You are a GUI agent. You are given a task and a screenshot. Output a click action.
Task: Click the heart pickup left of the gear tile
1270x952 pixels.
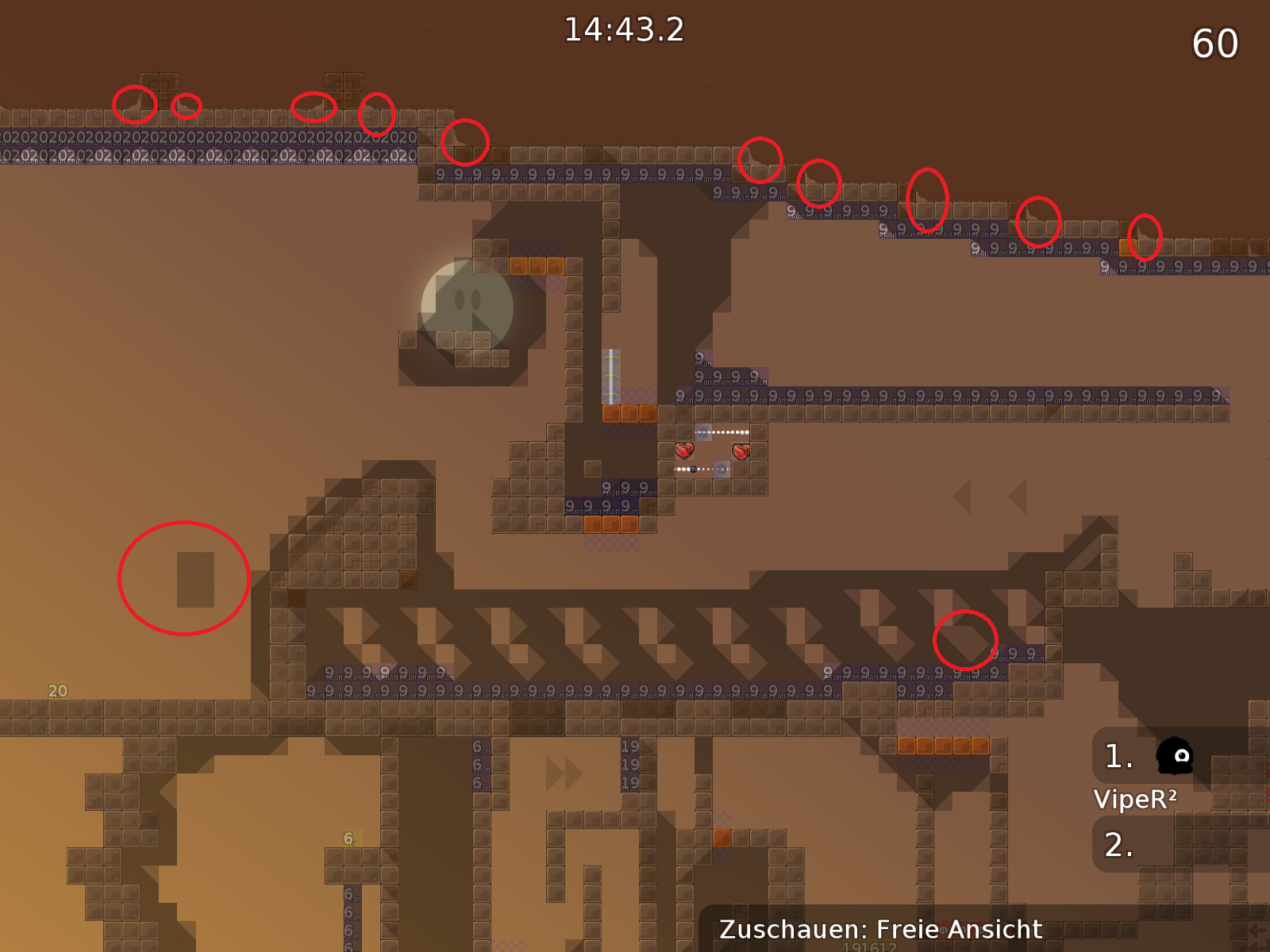[683, 451]
